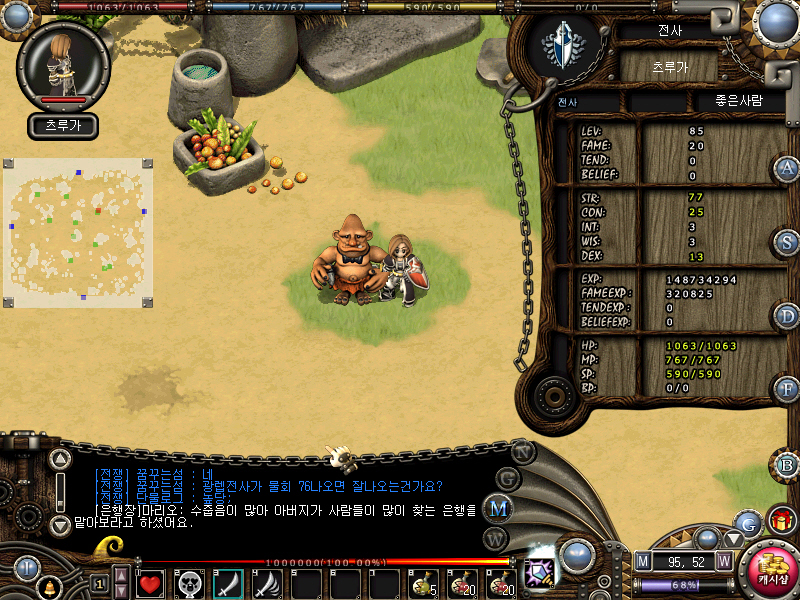
Task: Open the red gift box icon
Action: tap(781, 520)
